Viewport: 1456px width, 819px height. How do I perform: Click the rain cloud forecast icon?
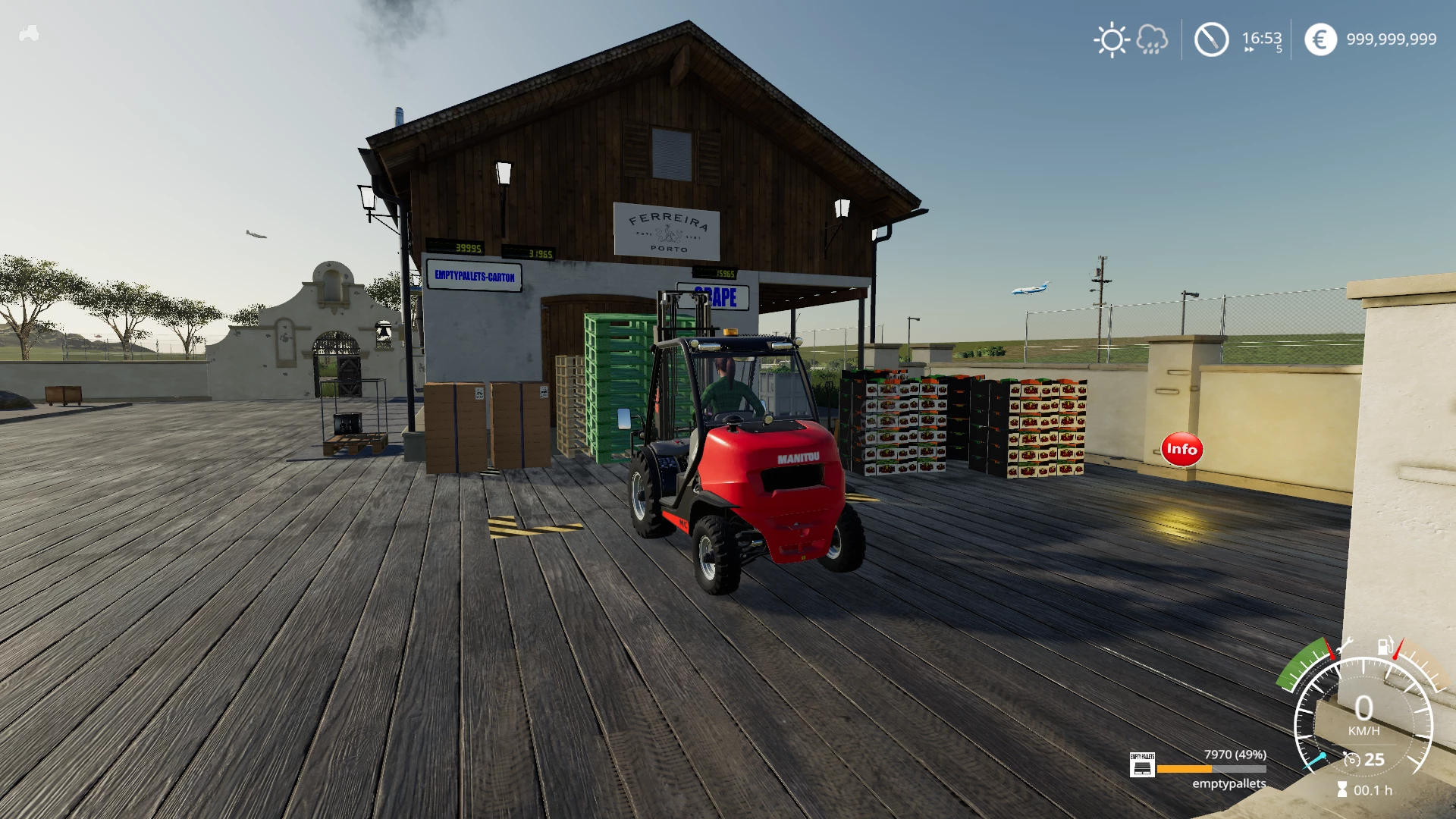[x=1152, y=39]
